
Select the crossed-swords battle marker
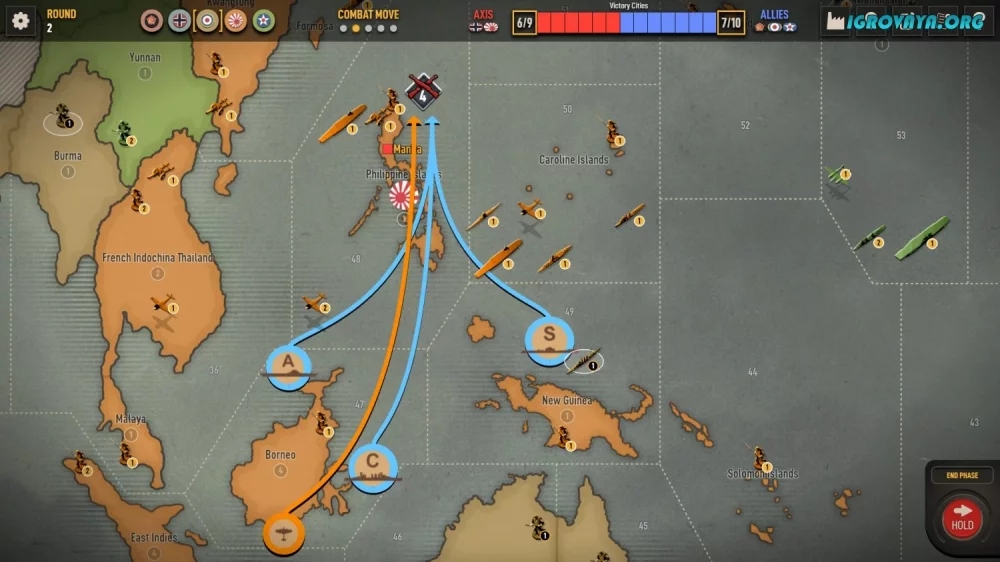[x=424, y=91]
